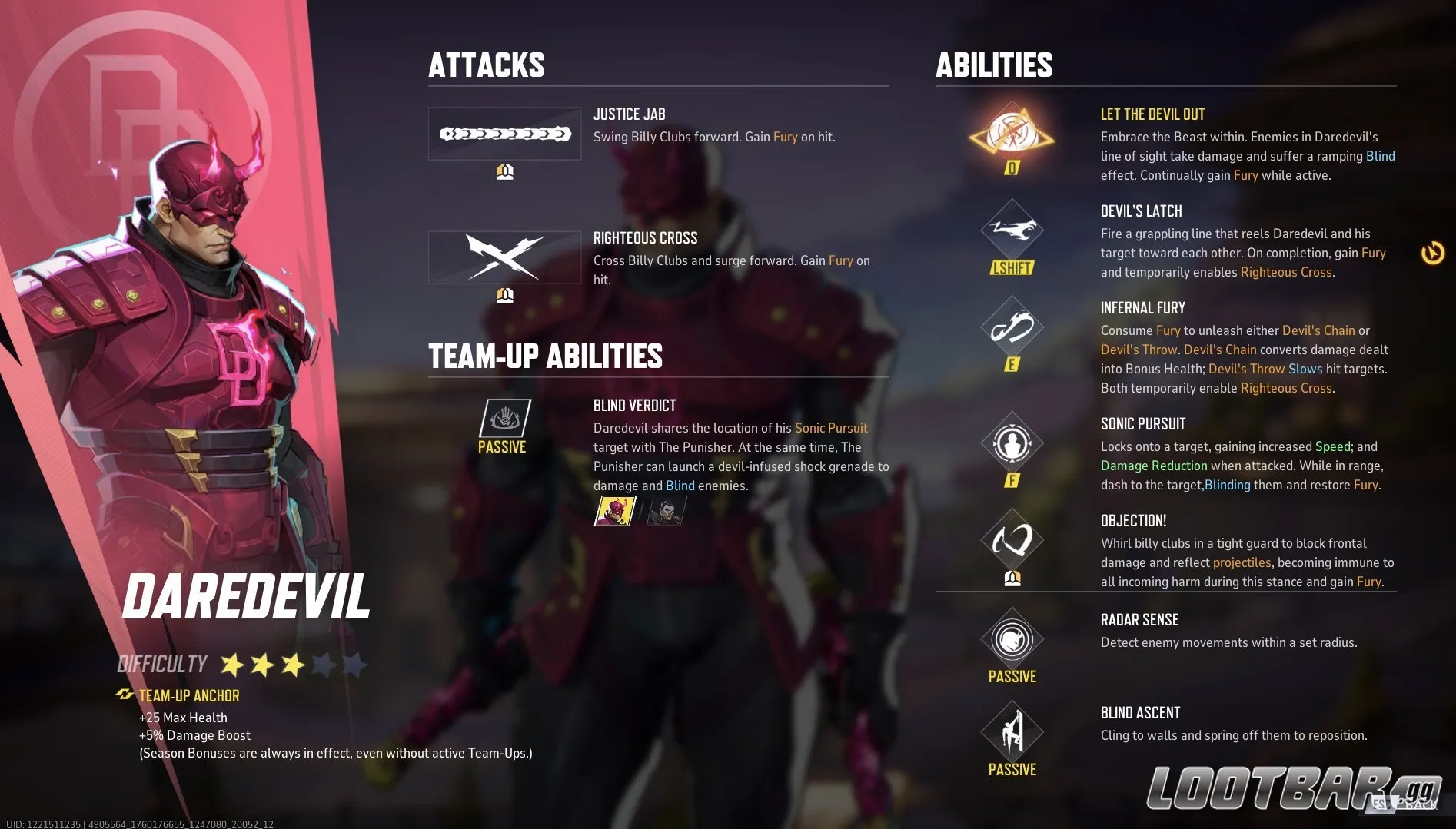The width and height of the screenshot is (1456, 829).
Task: Click the mouse-button icon under Justice Jab
Action: pos(504,171)
